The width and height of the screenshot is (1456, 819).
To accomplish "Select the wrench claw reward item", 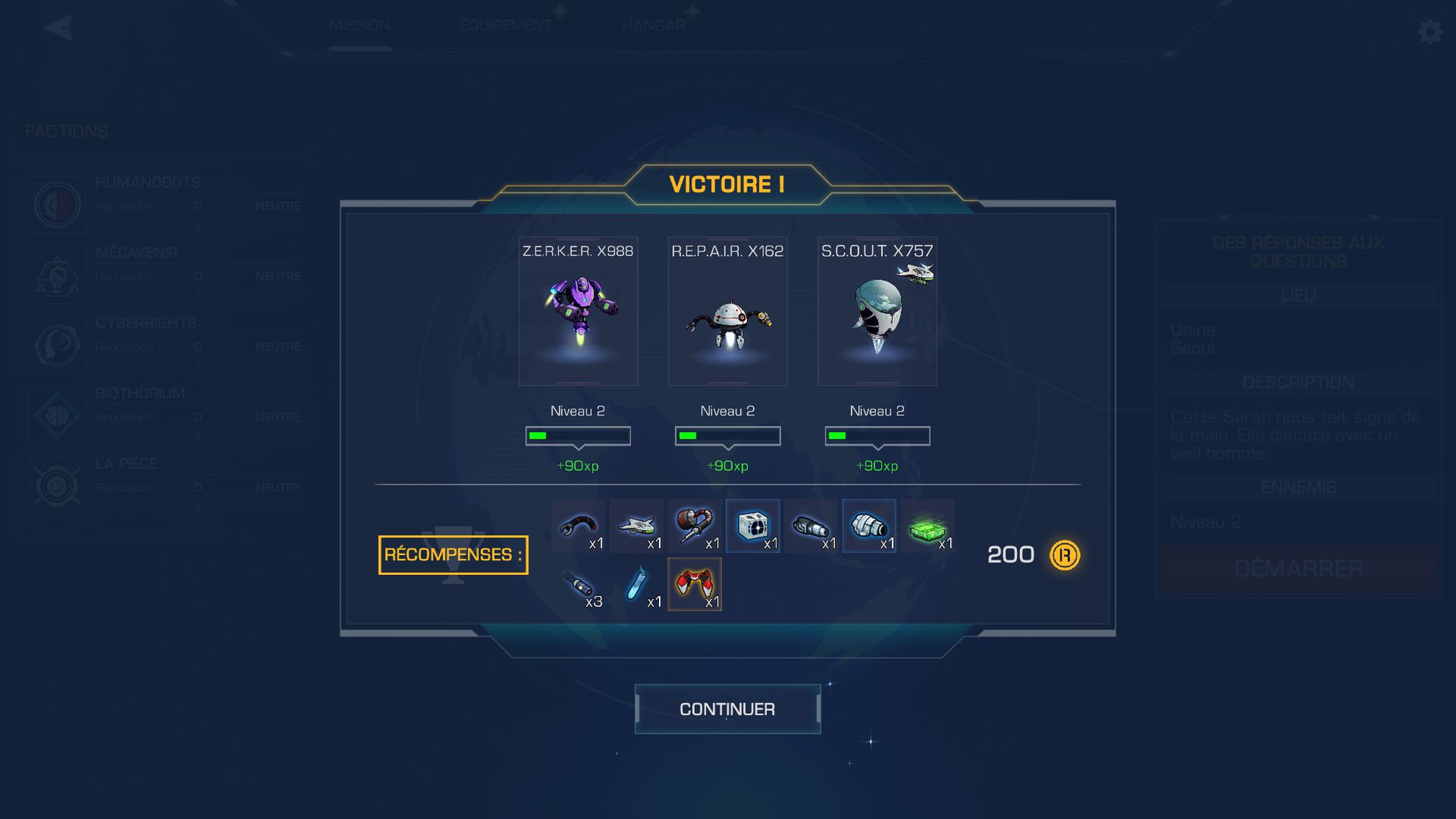I will [579, 523].
